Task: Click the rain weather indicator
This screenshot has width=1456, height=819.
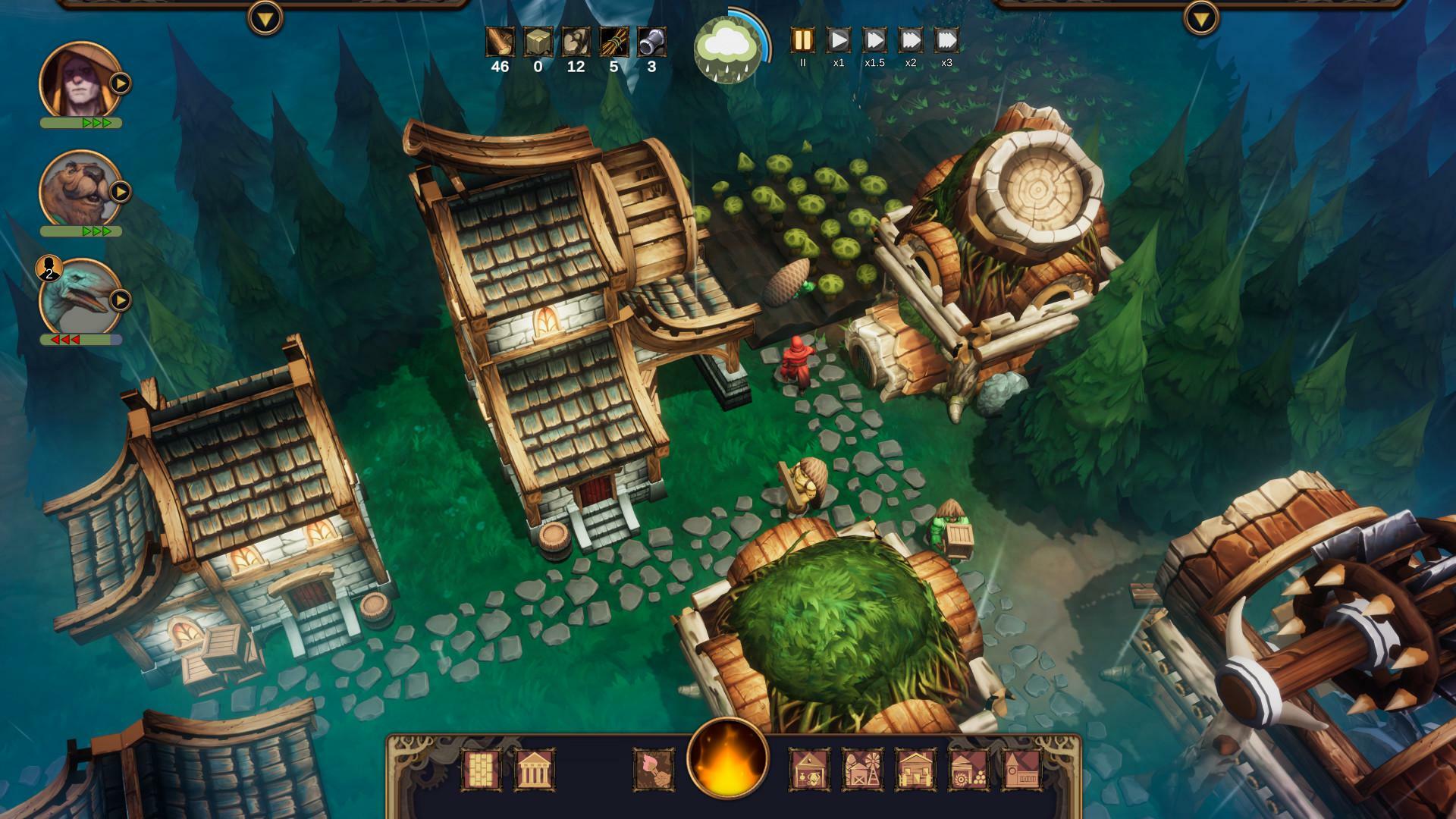Action: 726,47
